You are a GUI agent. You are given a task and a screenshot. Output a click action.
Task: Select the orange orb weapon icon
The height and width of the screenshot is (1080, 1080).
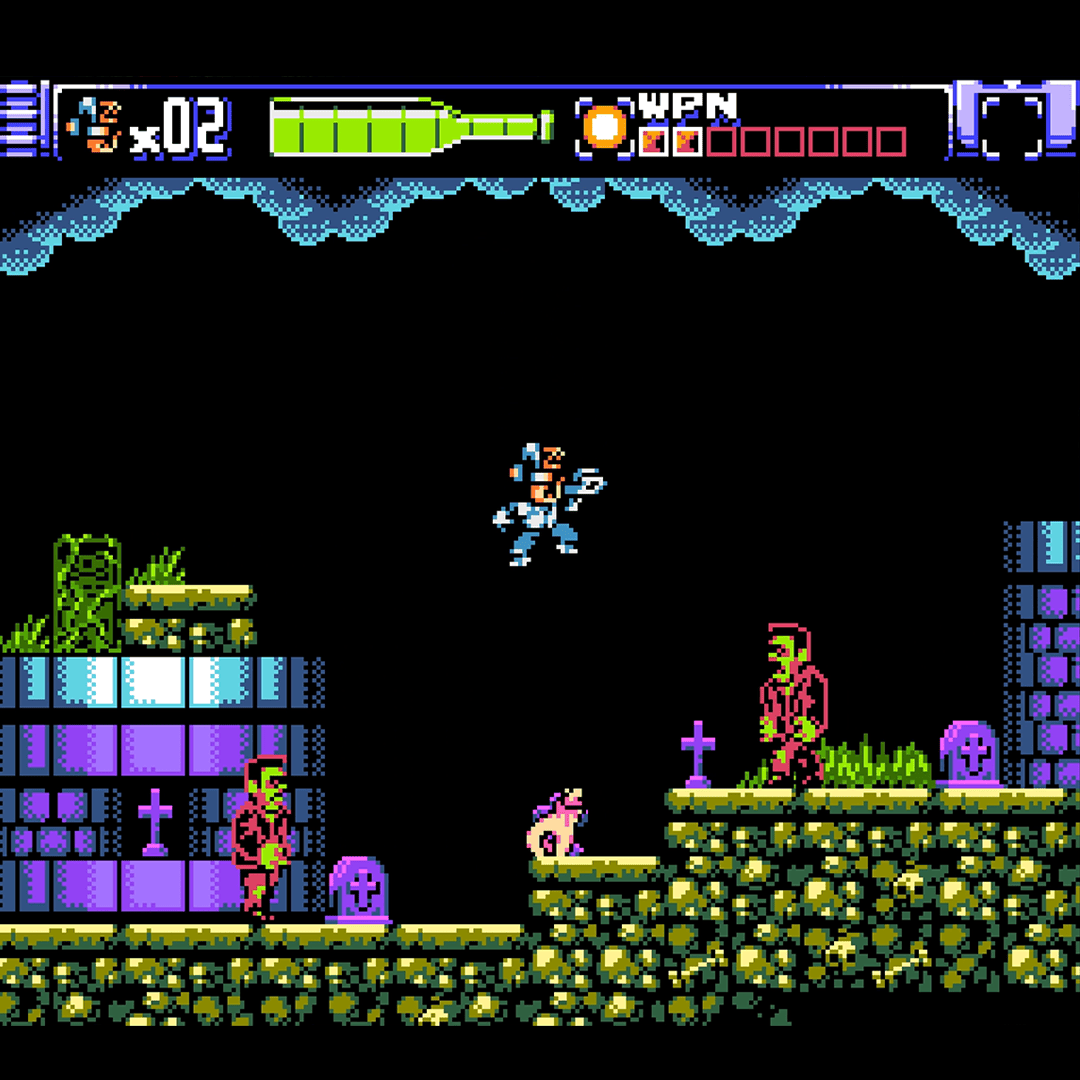coord(604,128)
